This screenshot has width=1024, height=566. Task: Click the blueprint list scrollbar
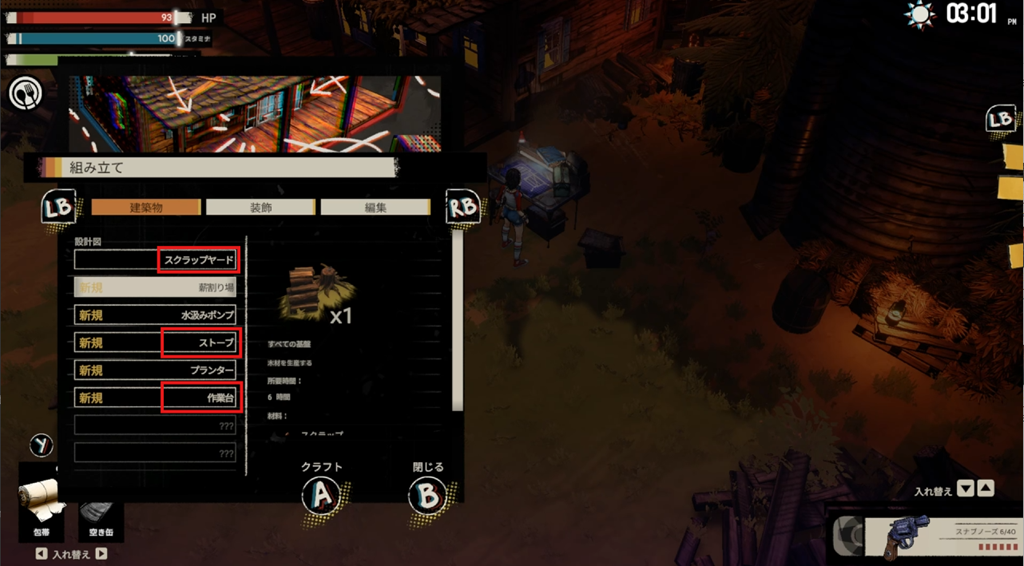(x=458, y=320)
